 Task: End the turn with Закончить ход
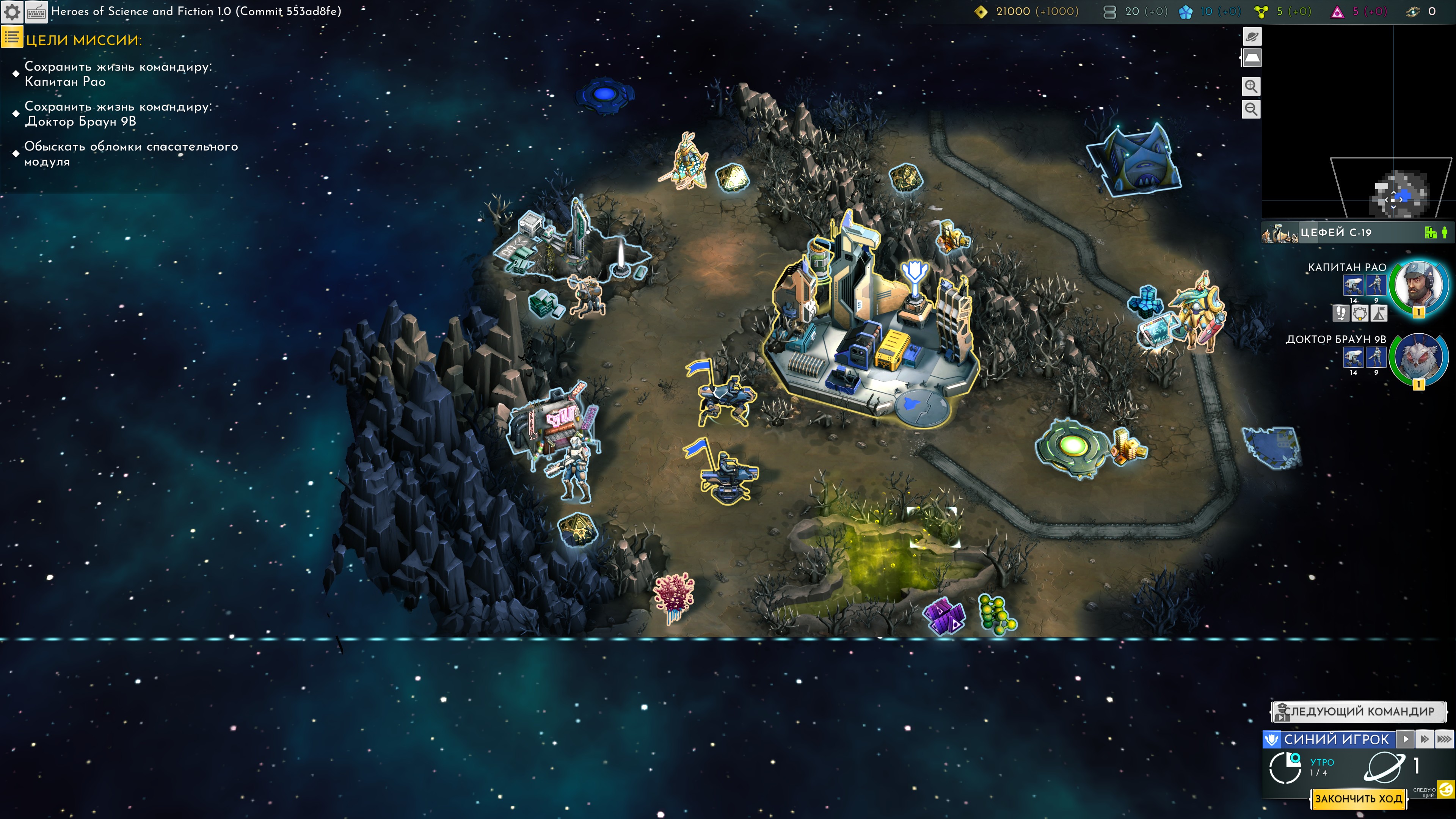[x=1358, y=799]
